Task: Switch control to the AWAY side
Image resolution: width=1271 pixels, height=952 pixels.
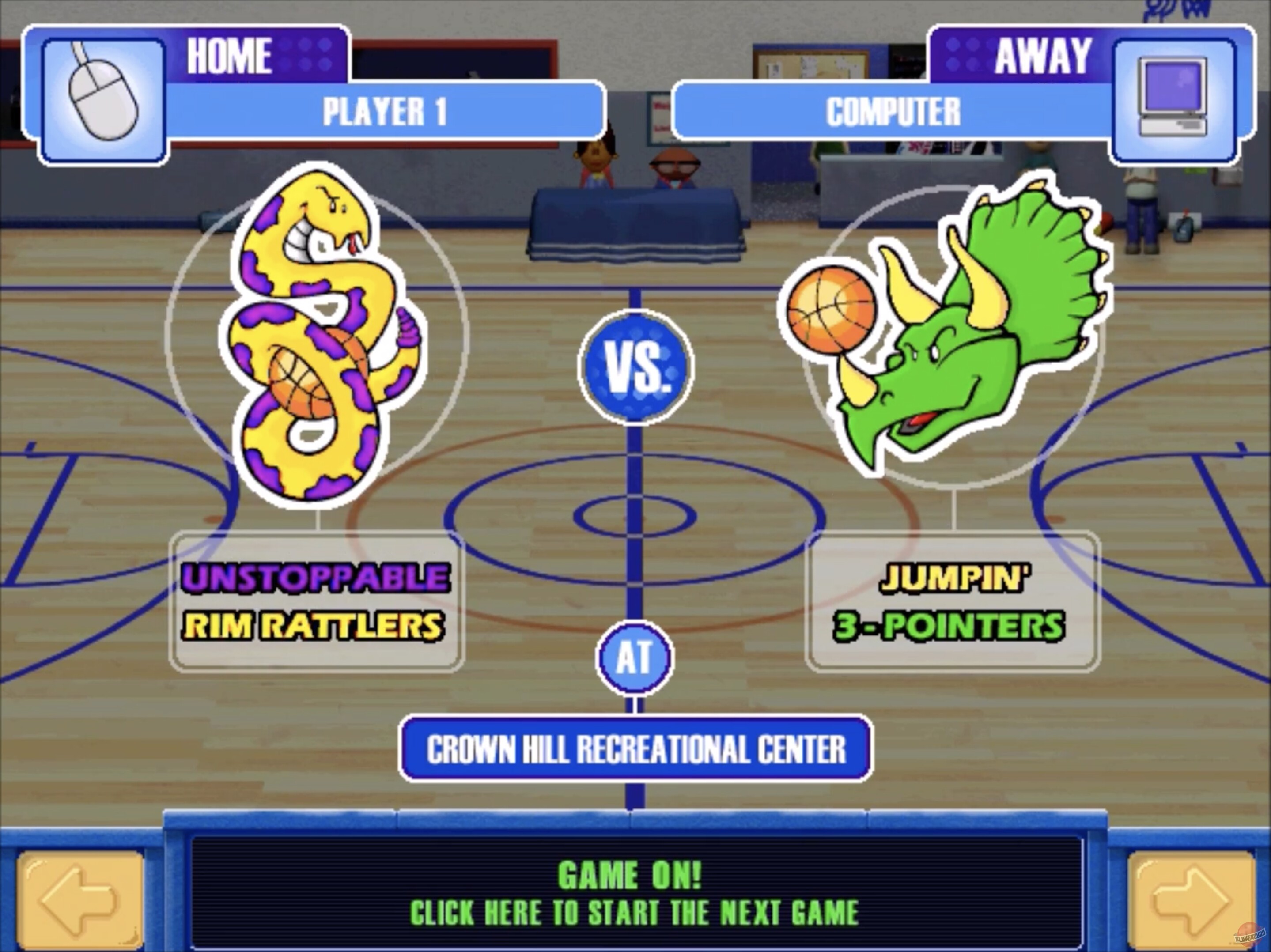Action: (x=1043, y=53)
